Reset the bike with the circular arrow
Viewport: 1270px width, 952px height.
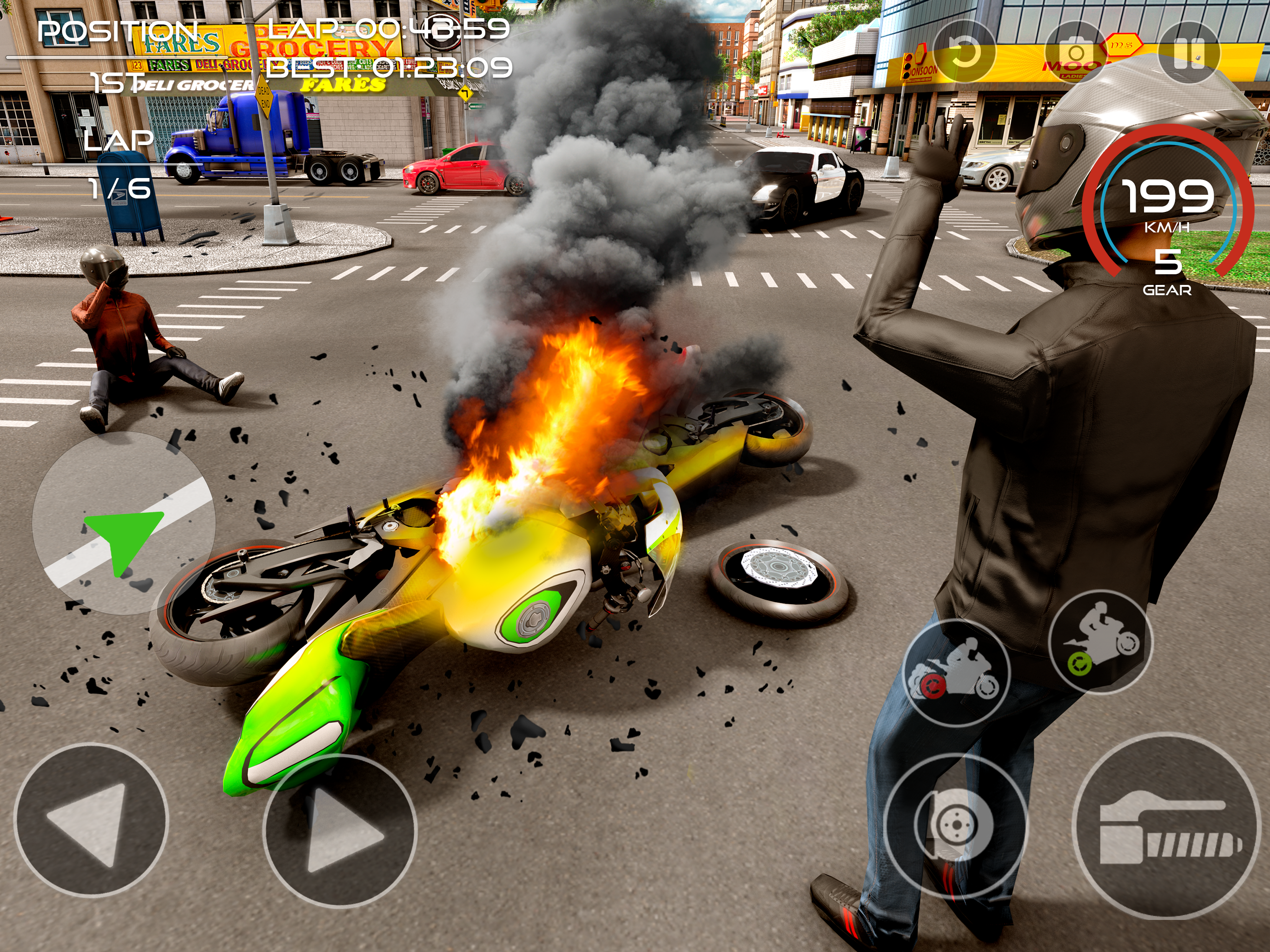965,53
